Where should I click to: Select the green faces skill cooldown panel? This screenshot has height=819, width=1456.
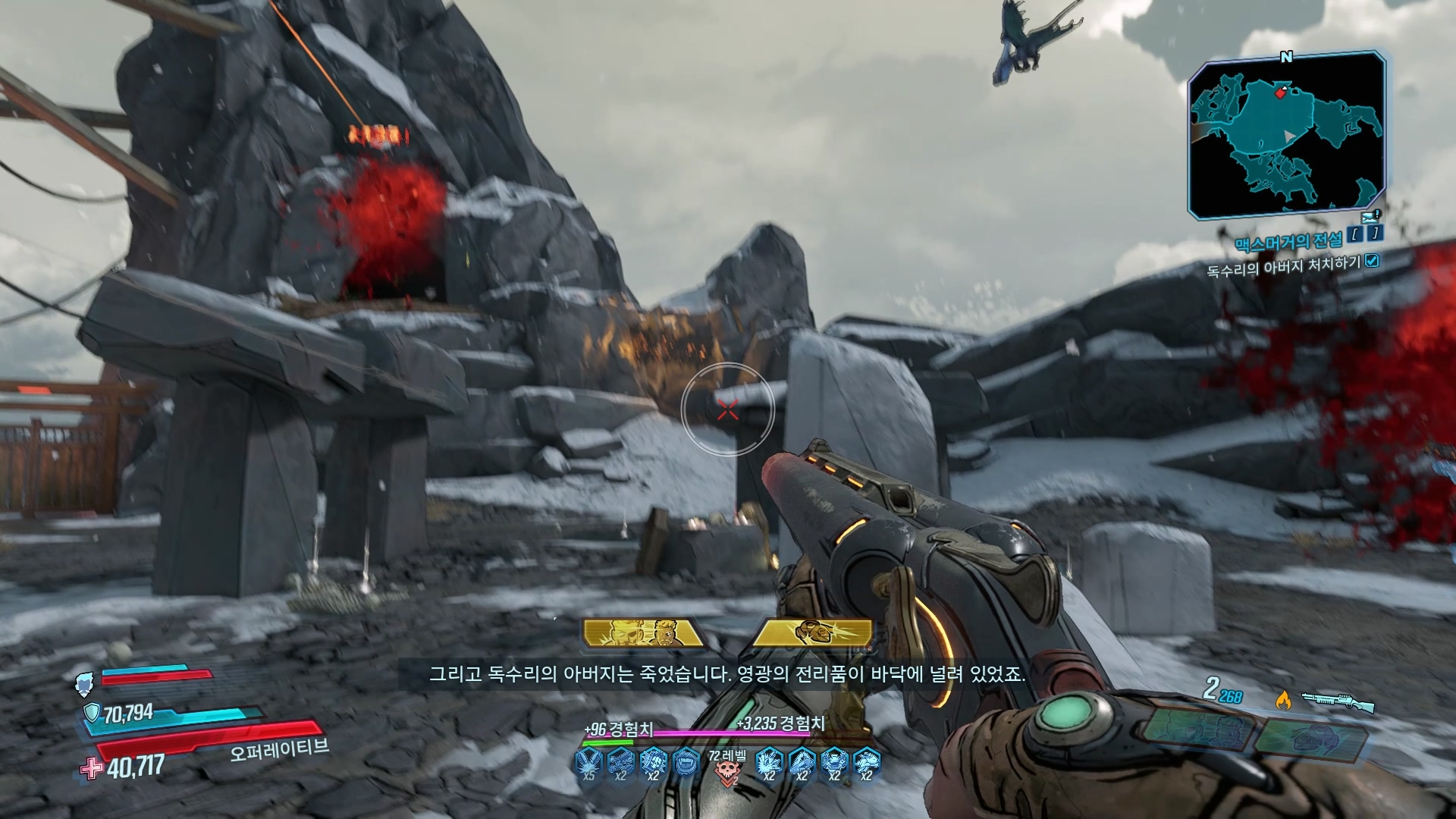[1197, 730]
